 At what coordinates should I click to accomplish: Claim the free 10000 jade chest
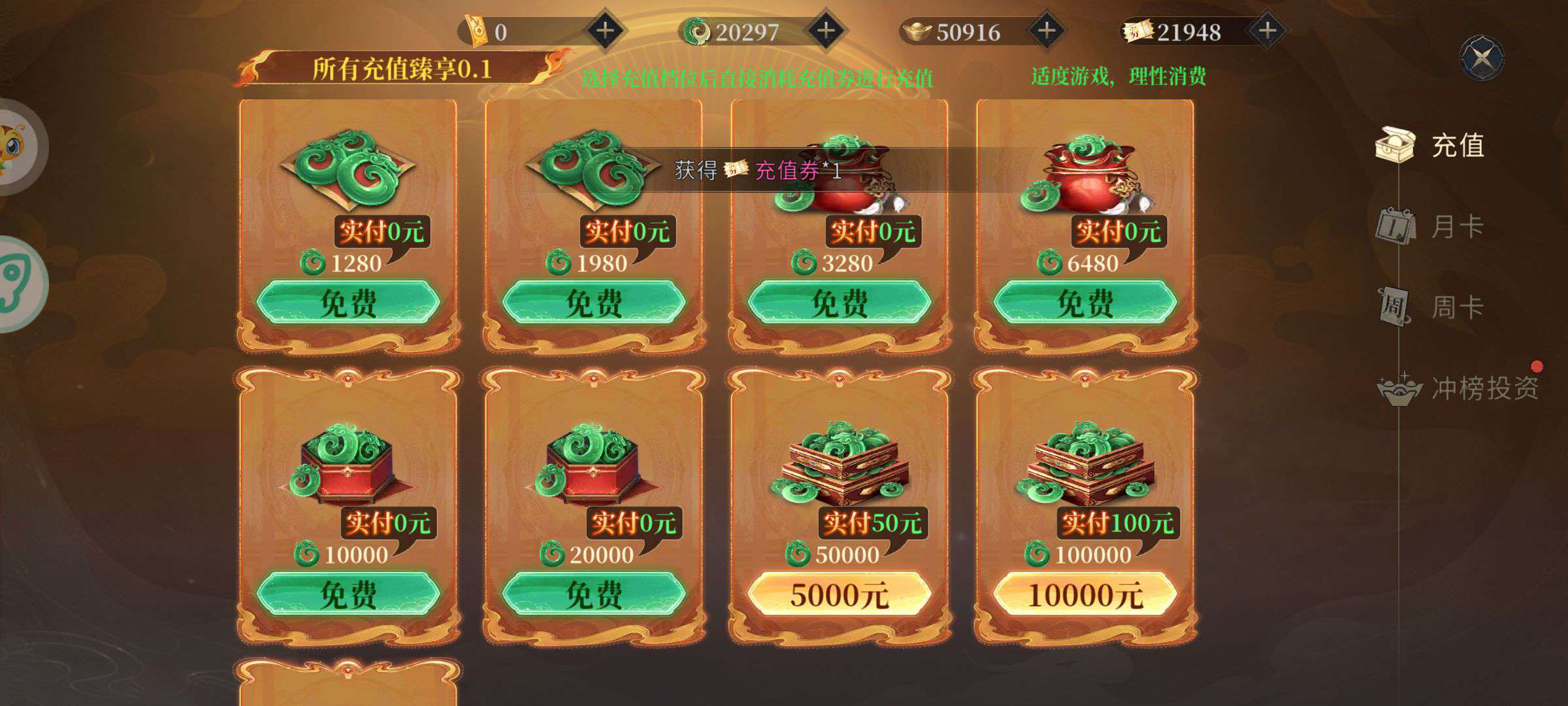[x=348, y=594]
